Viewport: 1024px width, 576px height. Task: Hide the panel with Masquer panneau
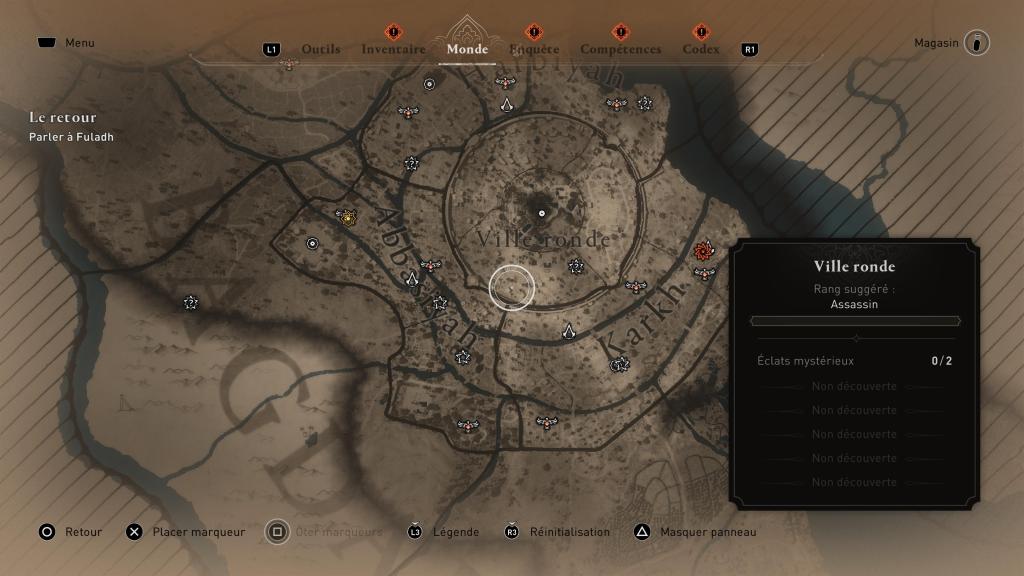696,532
